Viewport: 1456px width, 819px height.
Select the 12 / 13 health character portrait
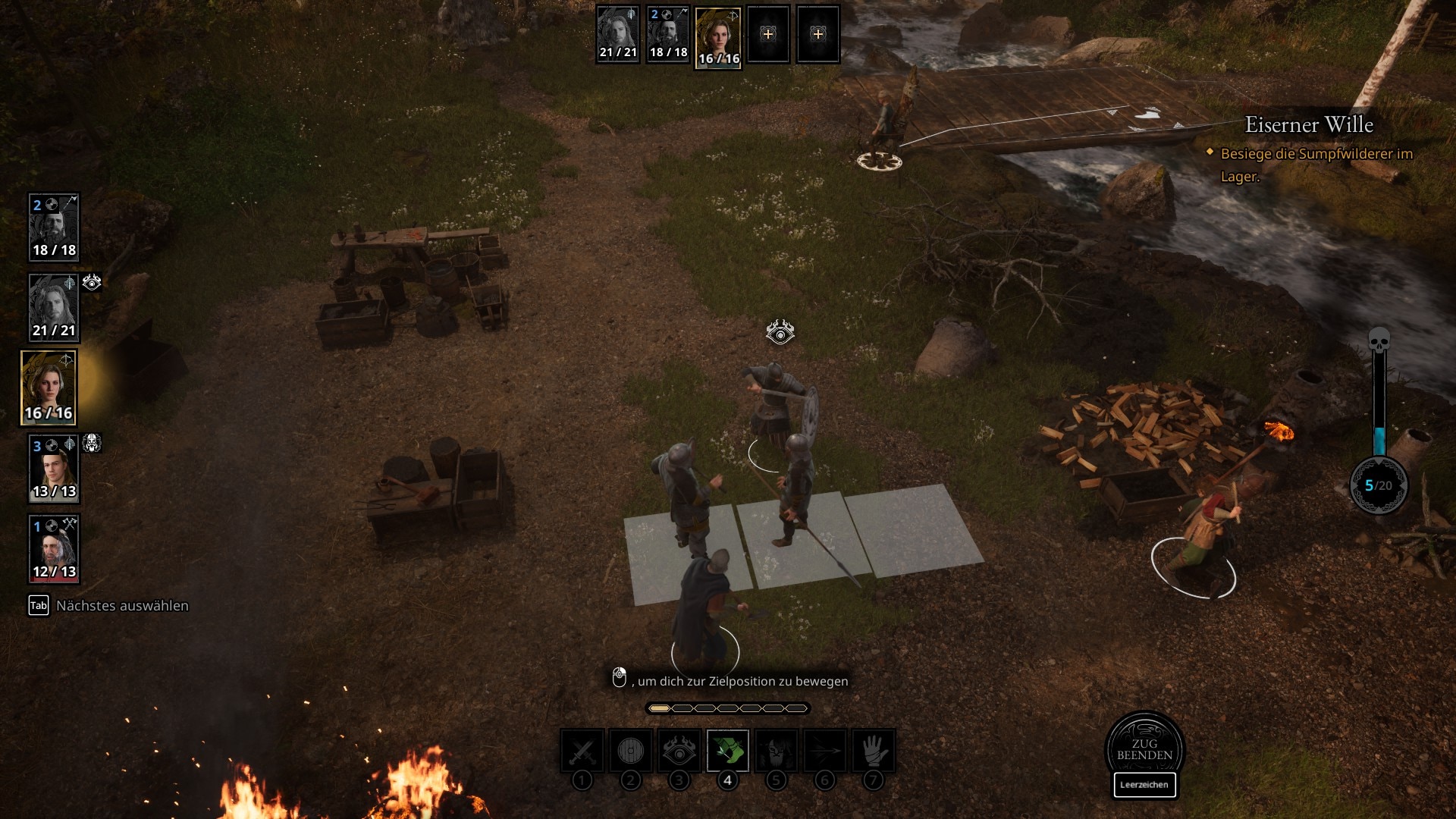pyautogui.click(x=54, y=549)
